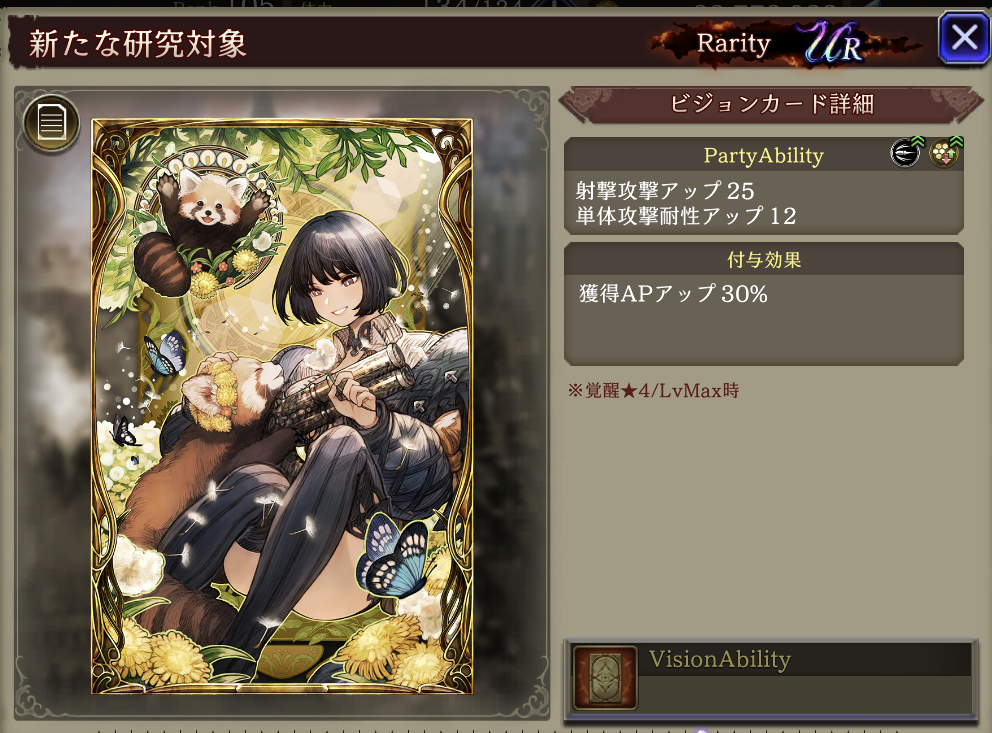Select the VisionAbility panel
This screenshot has width=992, height=733.
tap(770, 679)
